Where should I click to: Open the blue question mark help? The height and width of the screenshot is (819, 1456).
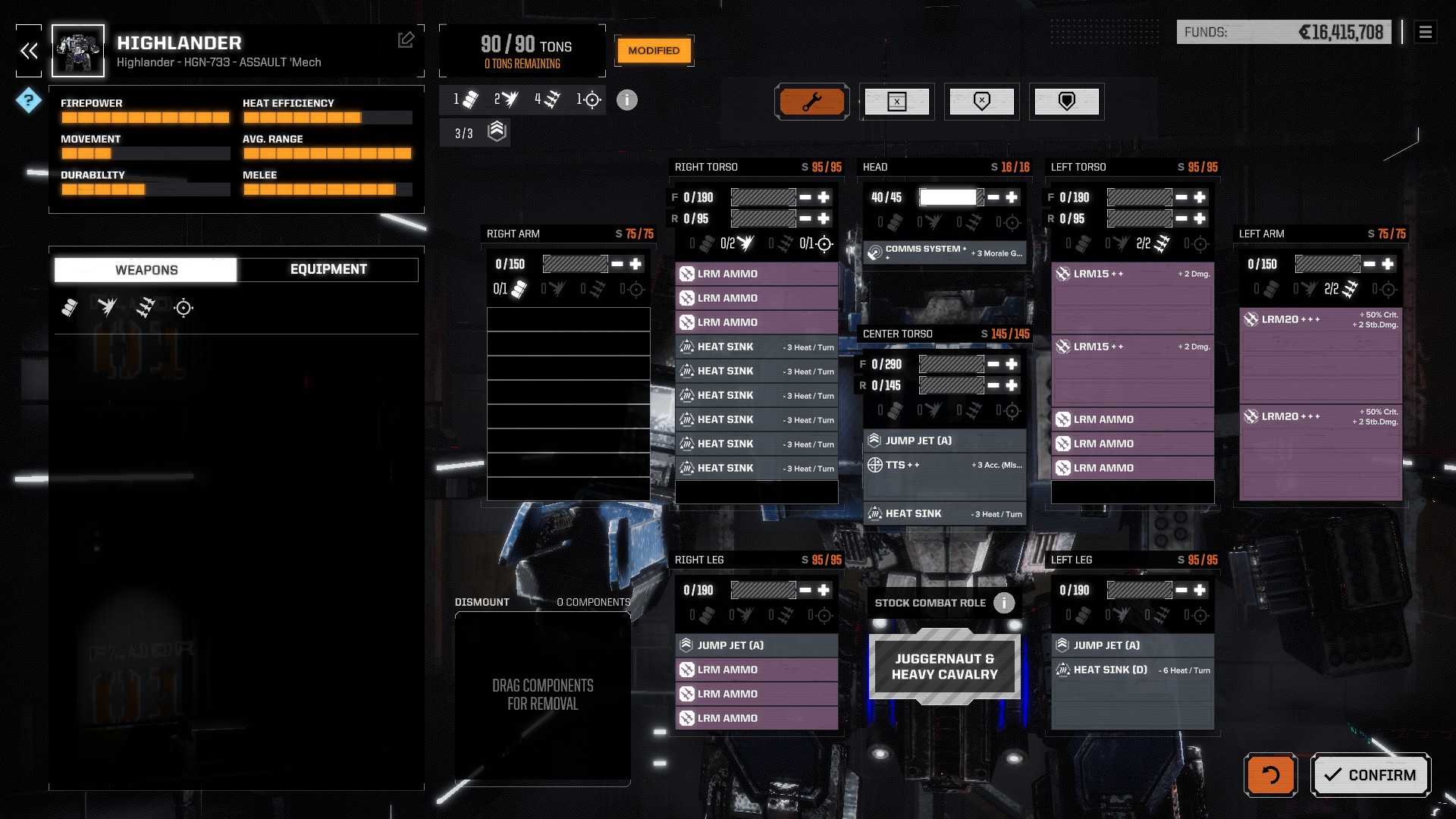pos(29,100)
